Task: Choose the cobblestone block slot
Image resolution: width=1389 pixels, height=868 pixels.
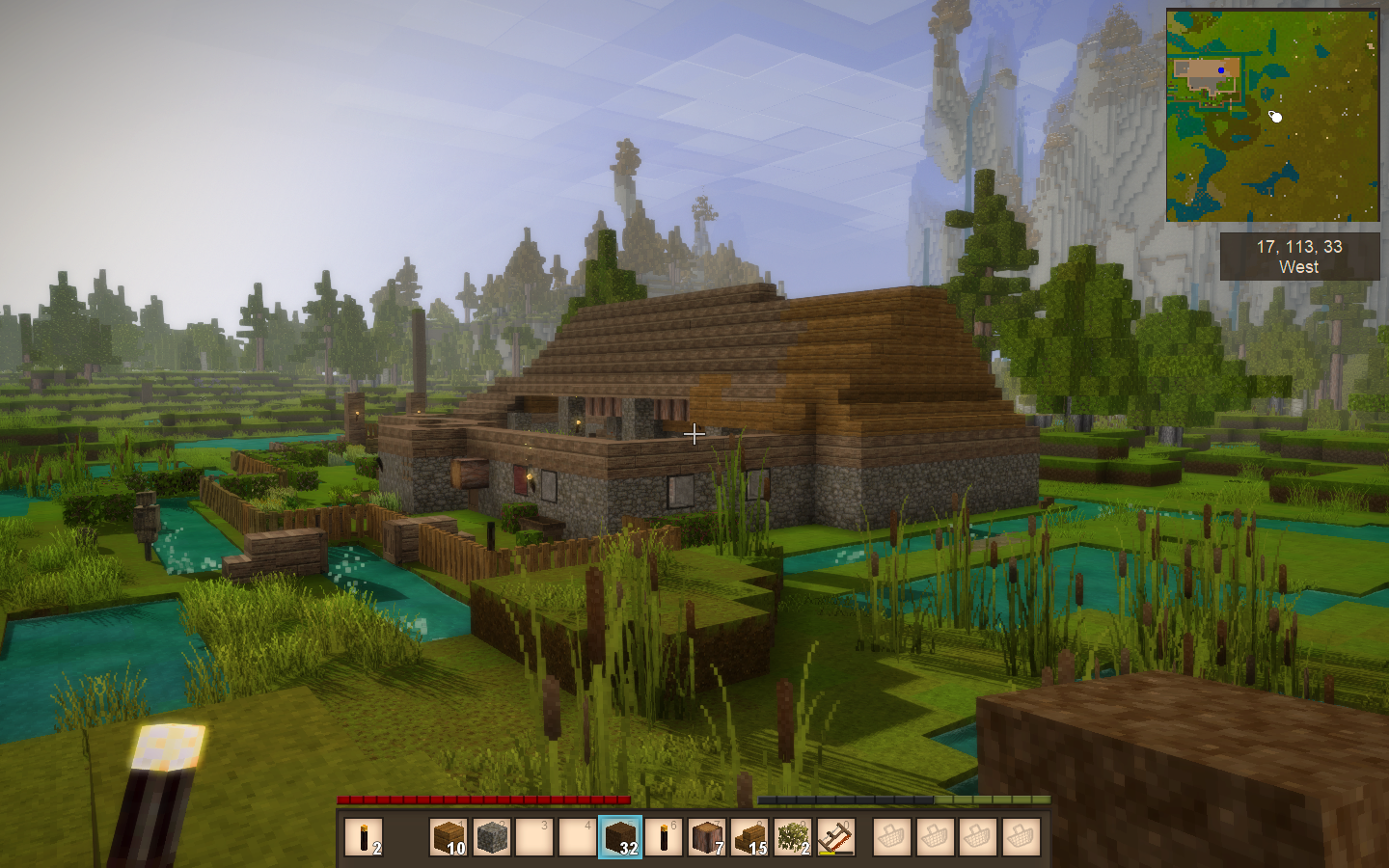Action: point(491,837)
